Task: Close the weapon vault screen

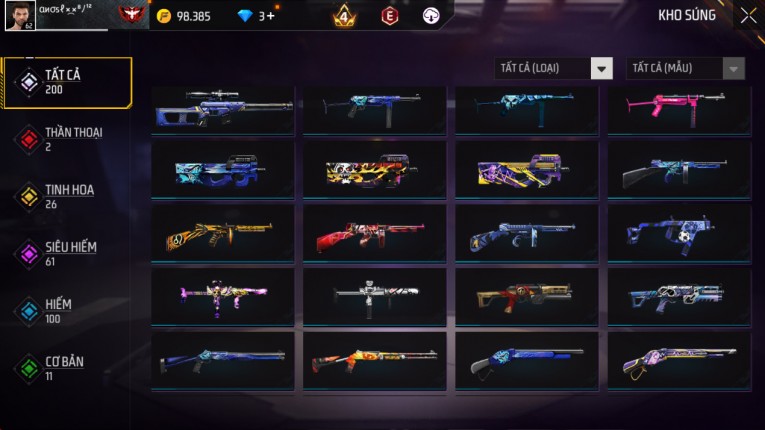Action: tap(748, 16)
